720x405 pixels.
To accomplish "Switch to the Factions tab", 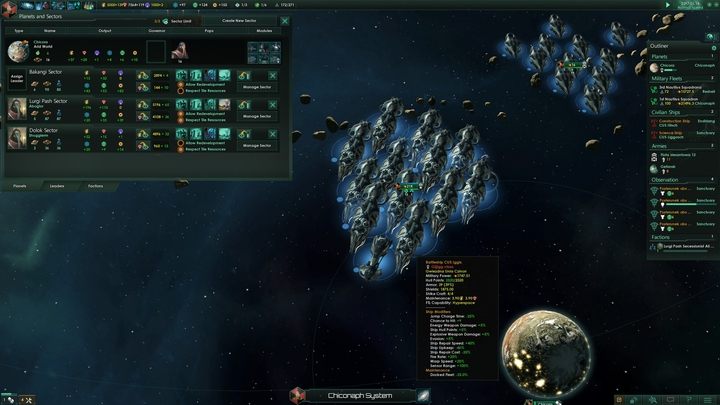I will coord(95,186).
